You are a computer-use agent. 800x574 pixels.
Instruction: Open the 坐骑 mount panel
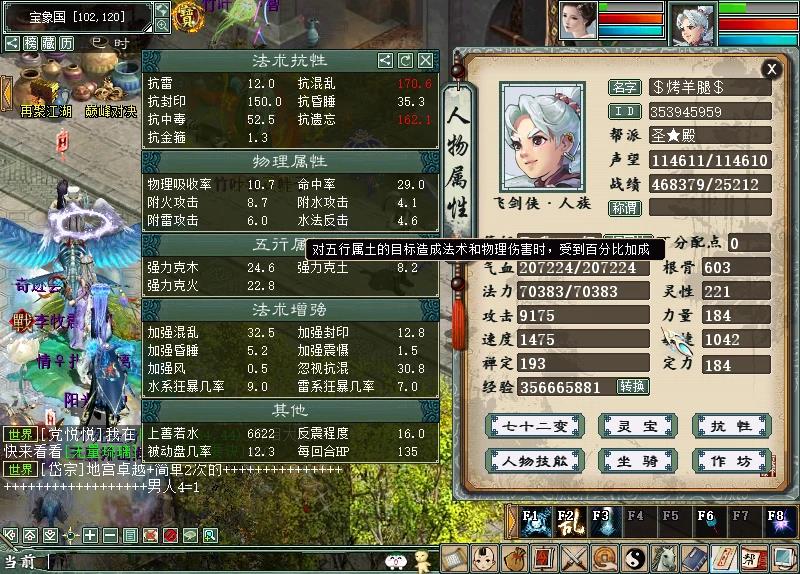[x=623, y=461]
